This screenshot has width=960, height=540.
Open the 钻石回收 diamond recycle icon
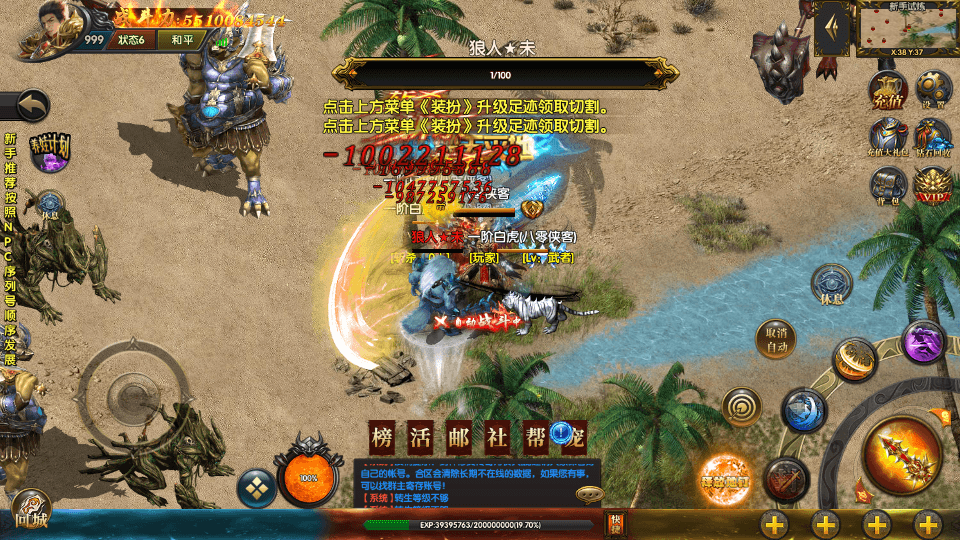click(x=933, y=138)
